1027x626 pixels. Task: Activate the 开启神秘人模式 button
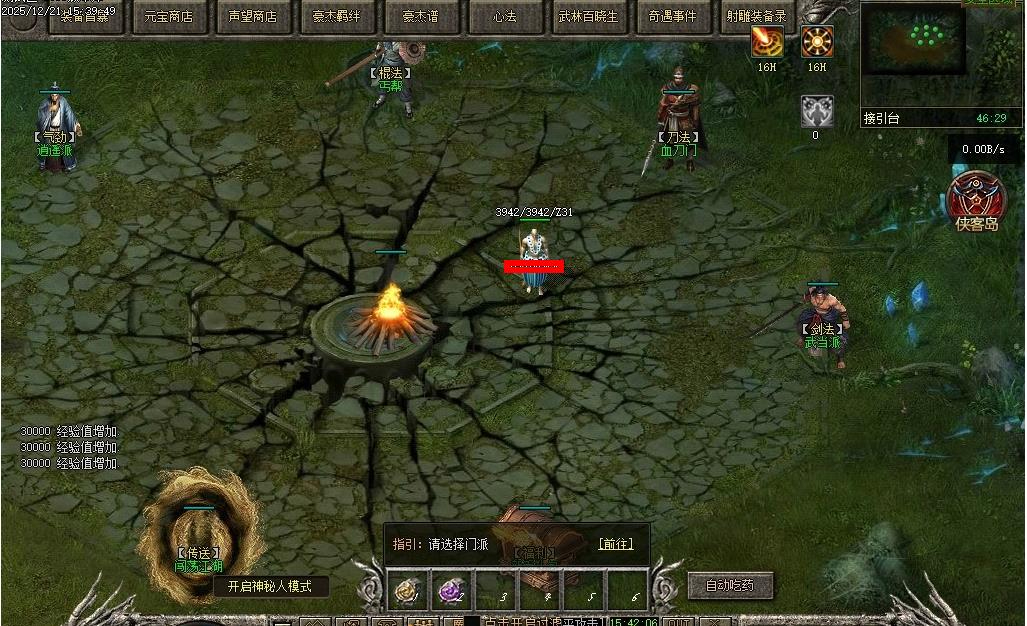(x=270, y=587)
